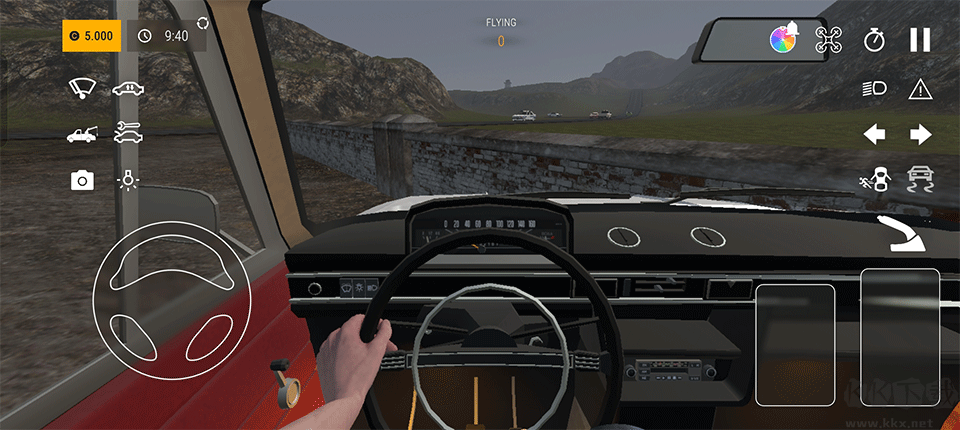Click the circular refresh arrows icon
Screen dimensions: 960x430
[x=204, y=22]
